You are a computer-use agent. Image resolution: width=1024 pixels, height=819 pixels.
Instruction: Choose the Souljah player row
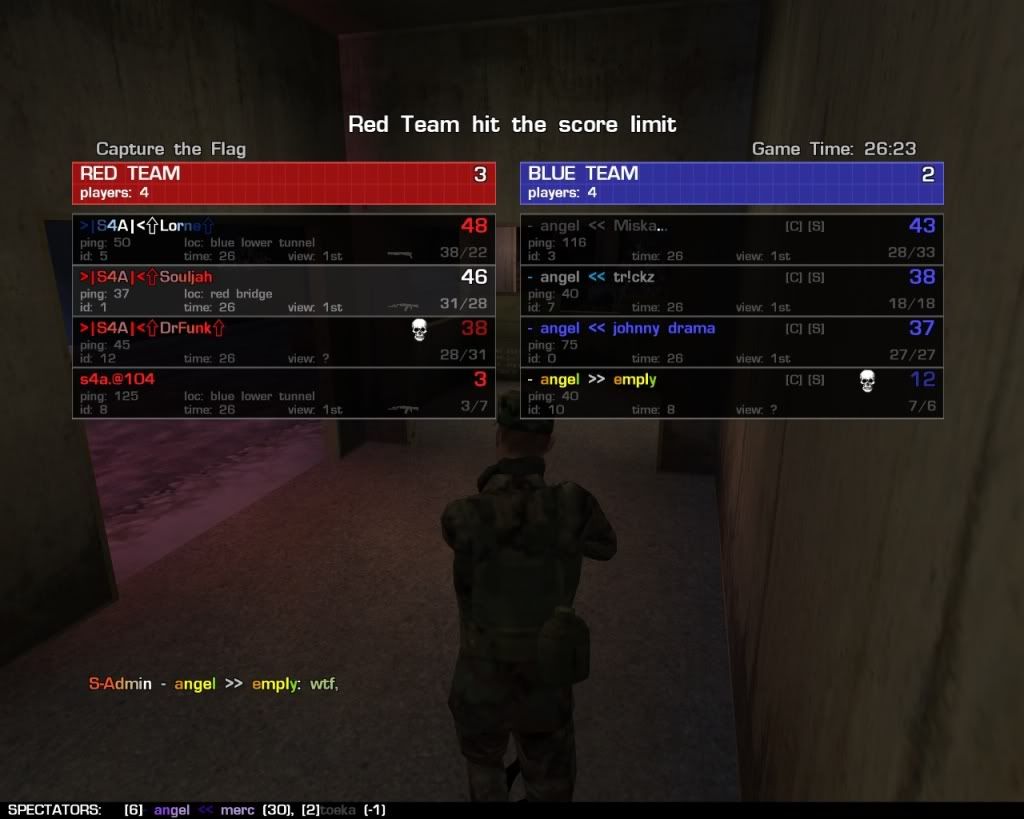pyautogui.click(x=283, y=291)
